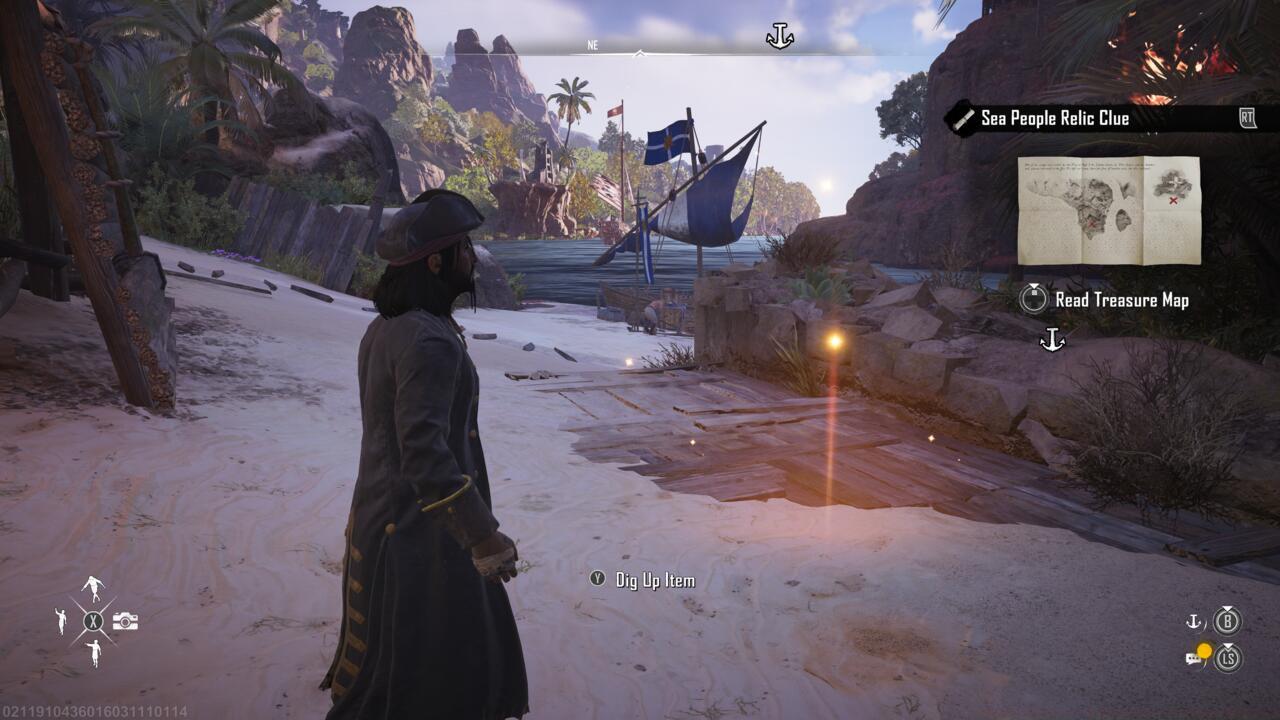Click the anchor marker on the compass bar
This screenshot has height=720, width=1280.
[779, 37]
